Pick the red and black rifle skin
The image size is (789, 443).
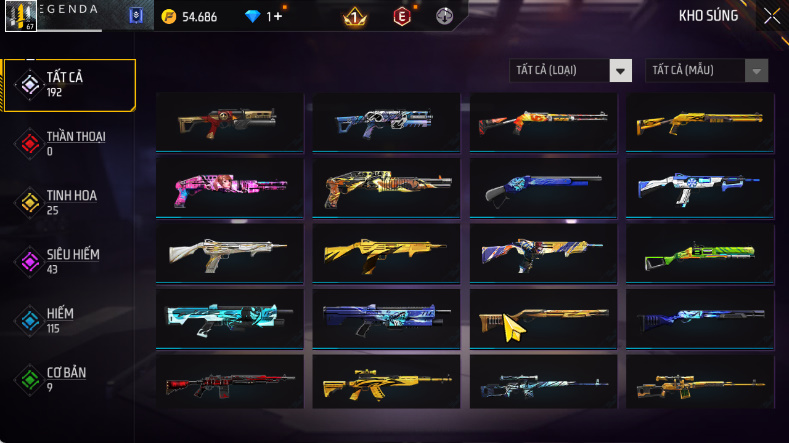click(x=231, y=383)
